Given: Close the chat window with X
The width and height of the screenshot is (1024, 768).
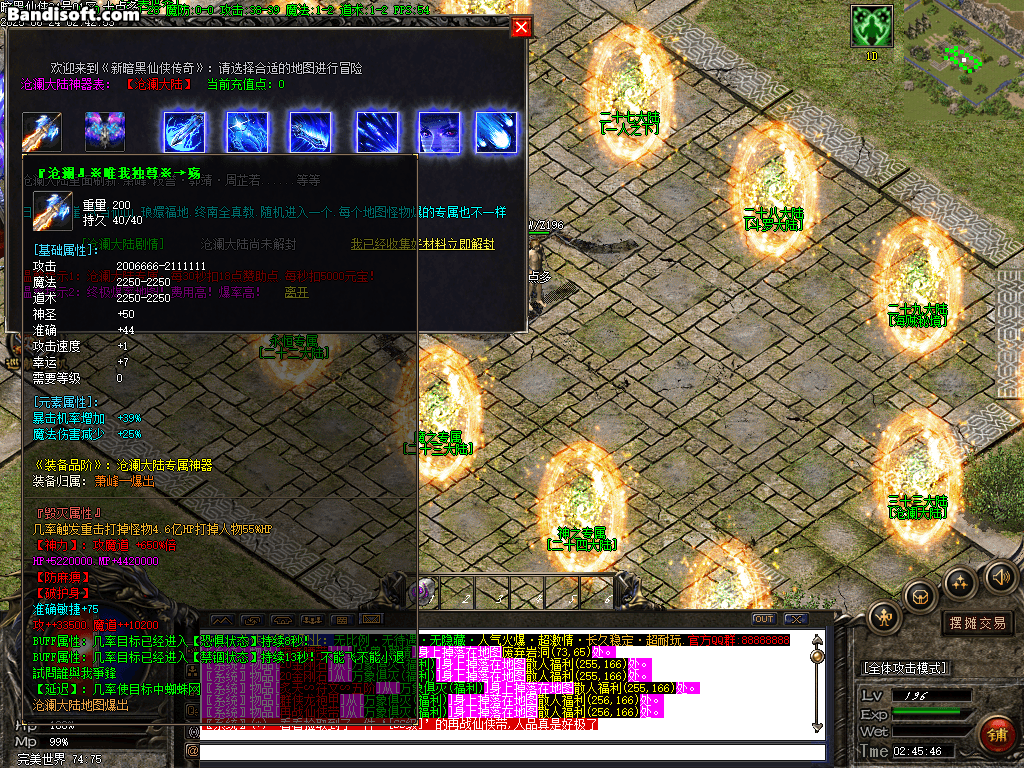Looking at the screenshot, I should coord(795,619).
